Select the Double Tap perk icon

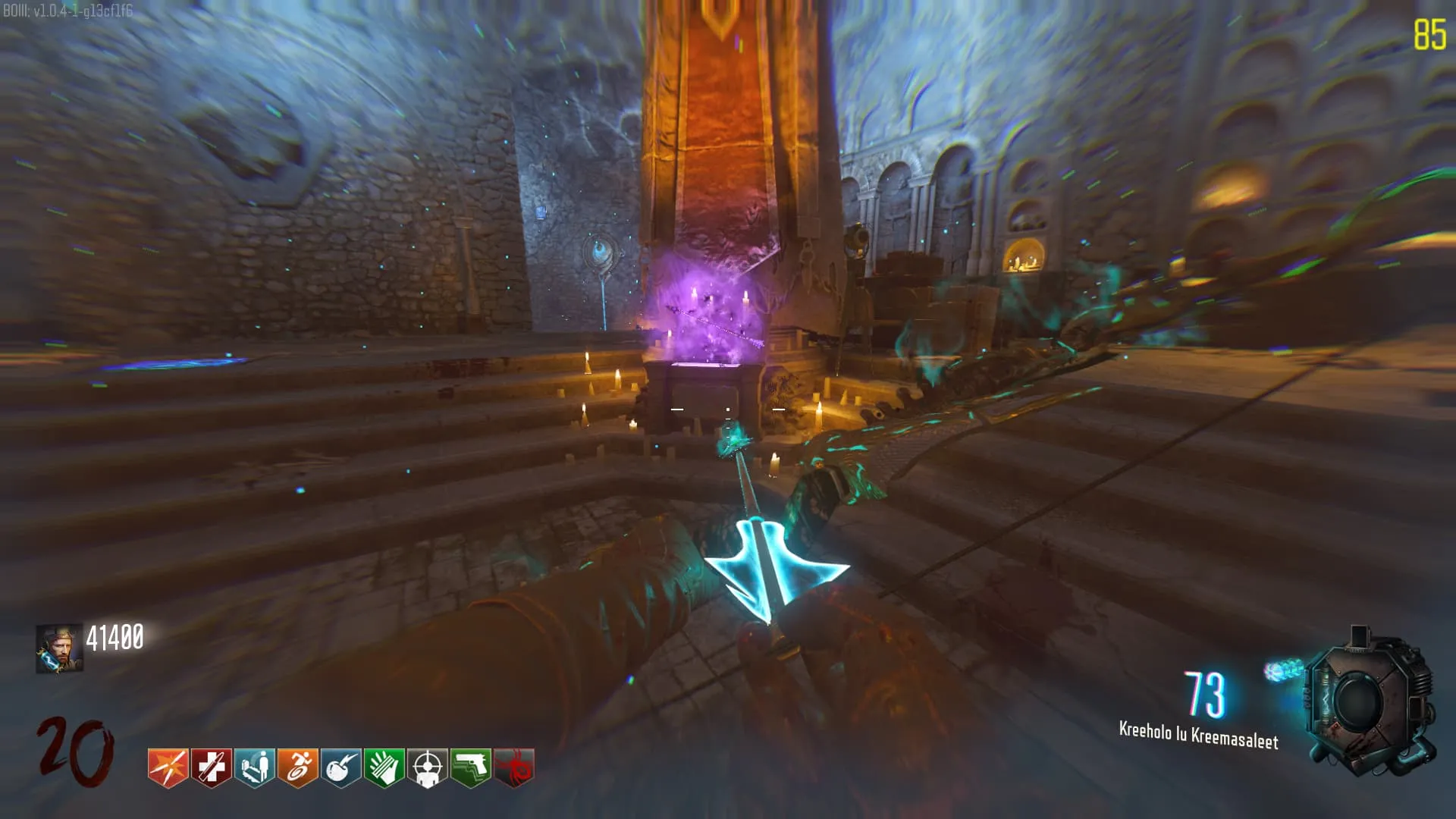pyautogui.click(x=168, y=767)
